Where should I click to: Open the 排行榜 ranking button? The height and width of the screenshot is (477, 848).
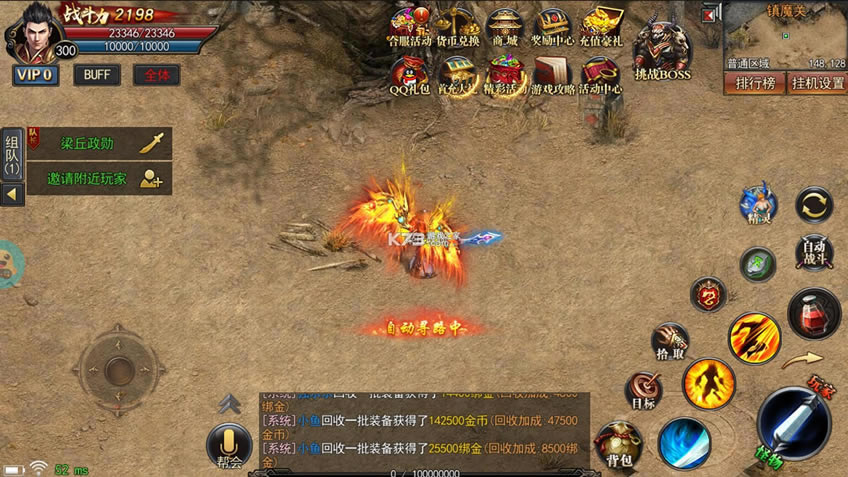(x=755, y=83)
